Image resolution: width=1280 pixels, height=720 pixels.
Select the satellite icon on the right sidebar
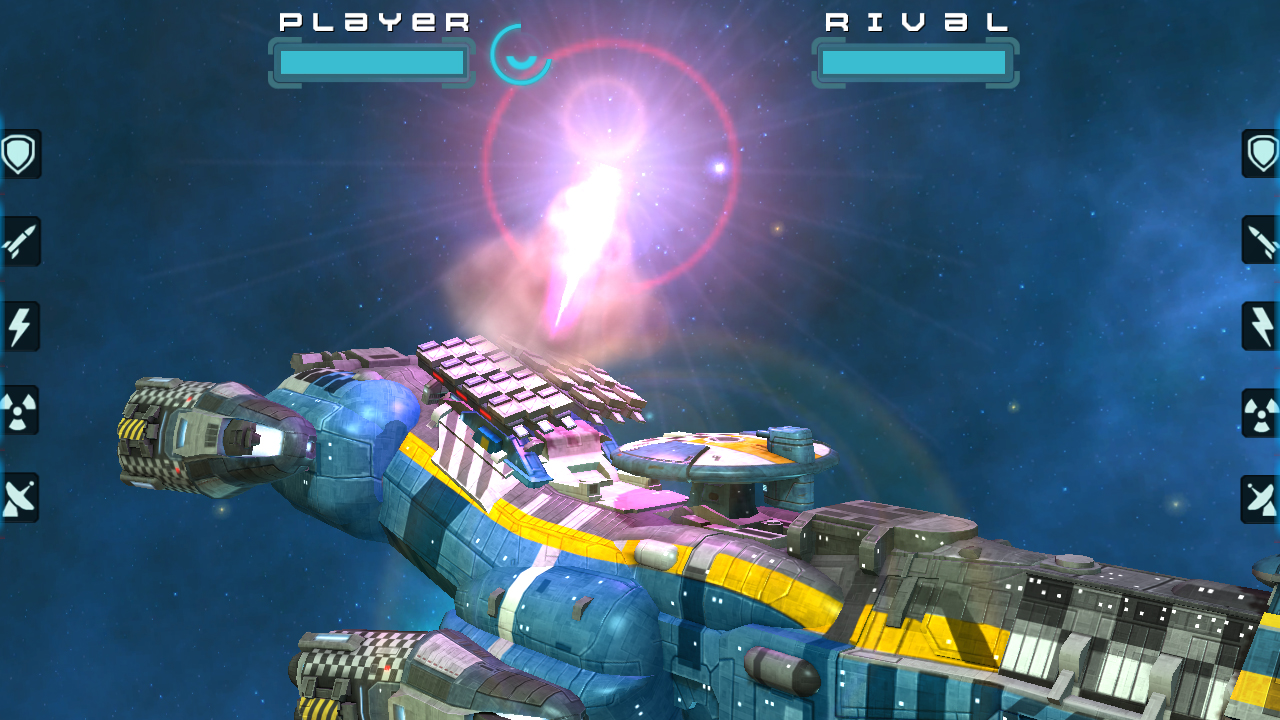[x=1259, y=497]
